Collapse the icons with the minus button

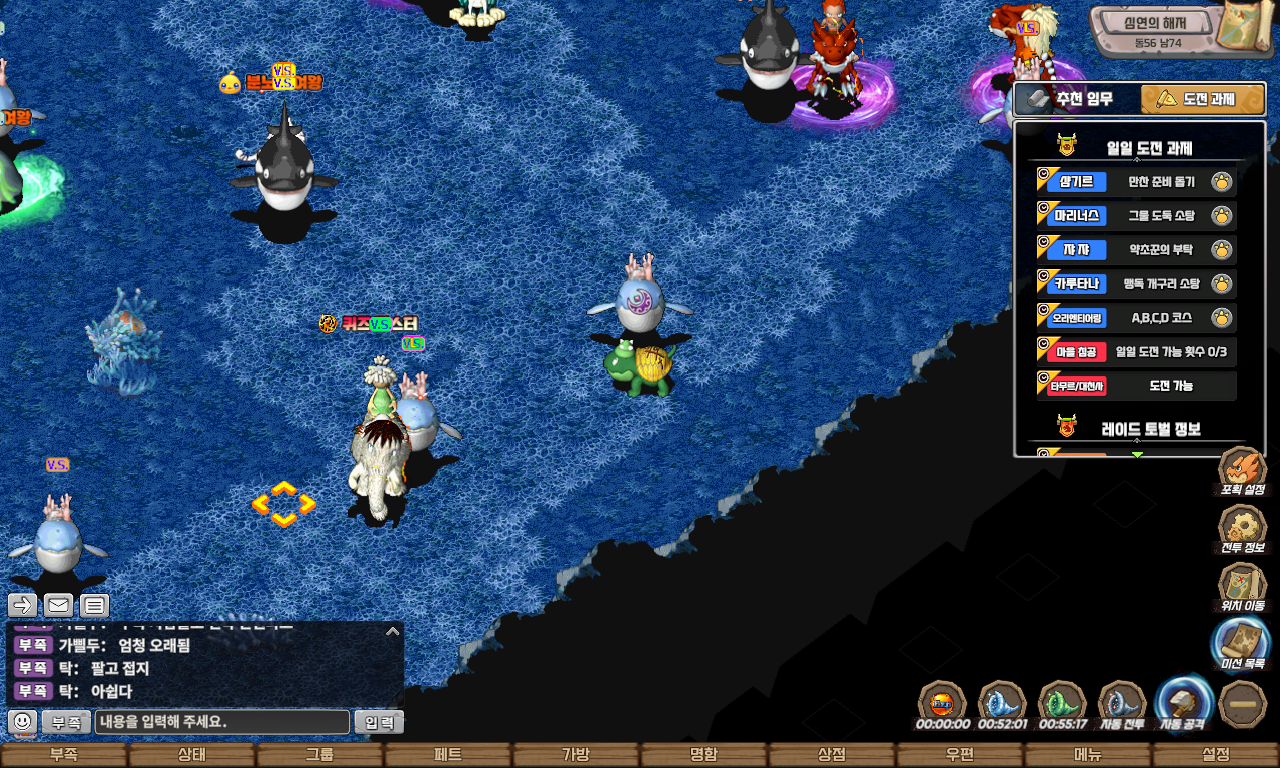click(x=1244, y=704)
